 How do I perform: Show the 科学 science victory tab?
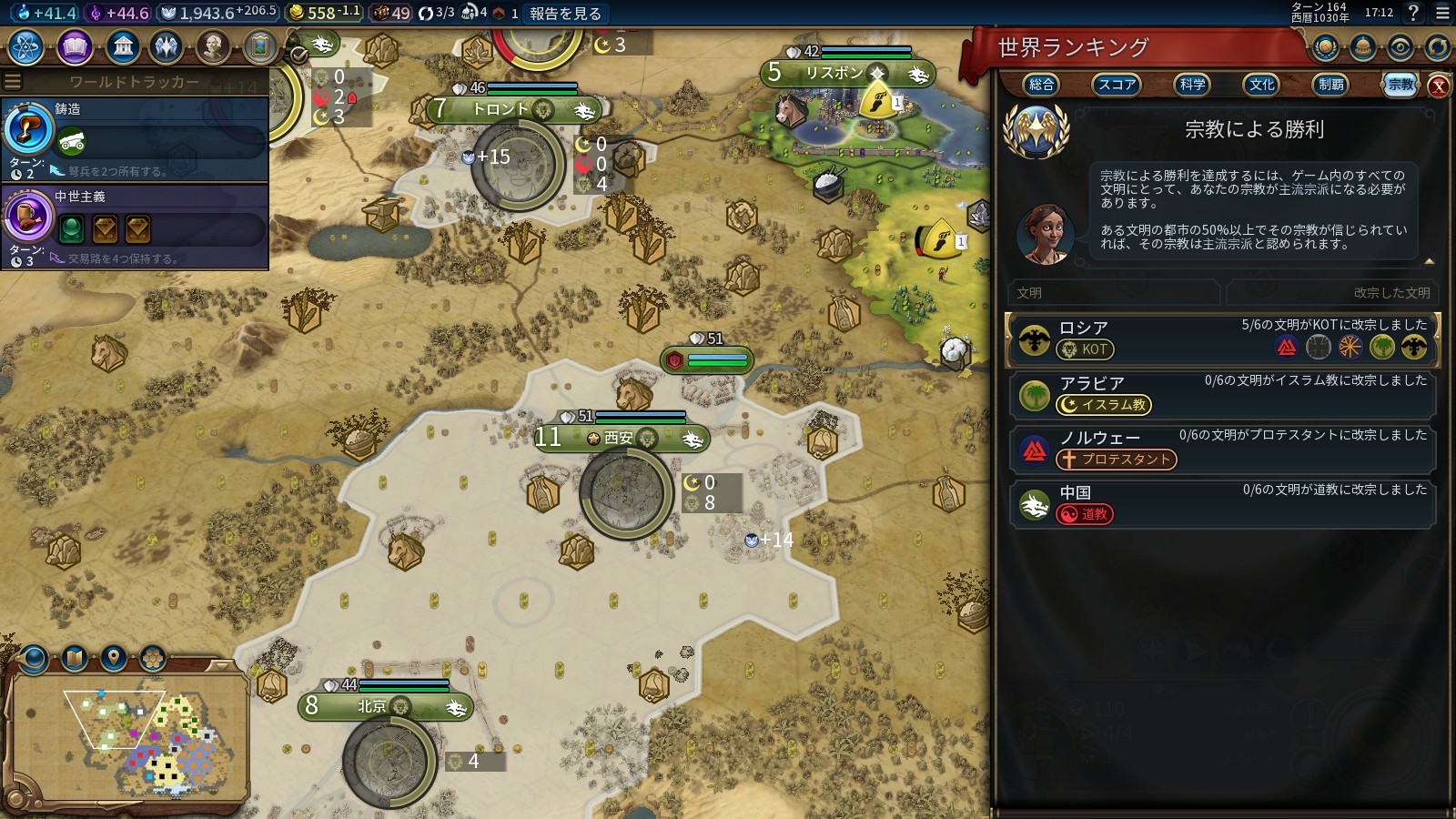tap(1192, 85)
